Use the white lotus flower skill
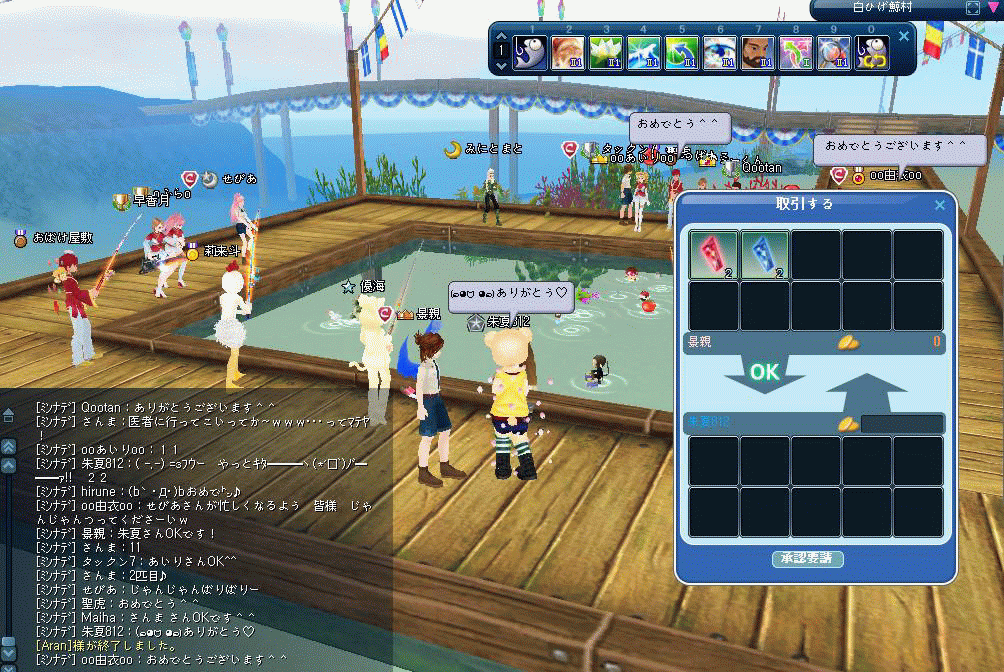This screenshot has width=1004, height=672. pos(607,52)
